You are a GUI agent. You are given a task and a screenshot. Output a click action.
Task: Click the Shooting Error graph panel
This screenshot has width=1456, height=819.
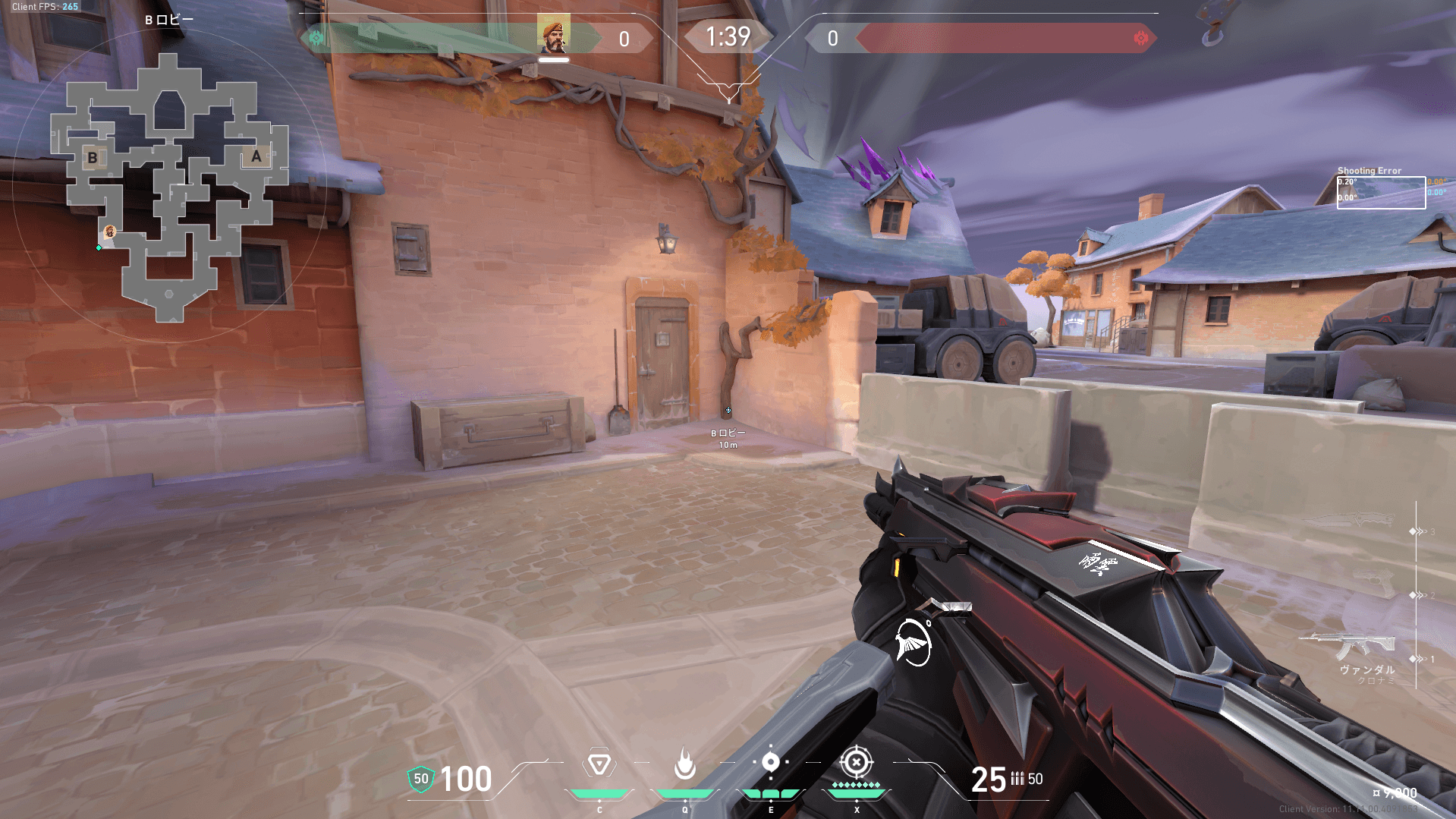point(1380,192)
